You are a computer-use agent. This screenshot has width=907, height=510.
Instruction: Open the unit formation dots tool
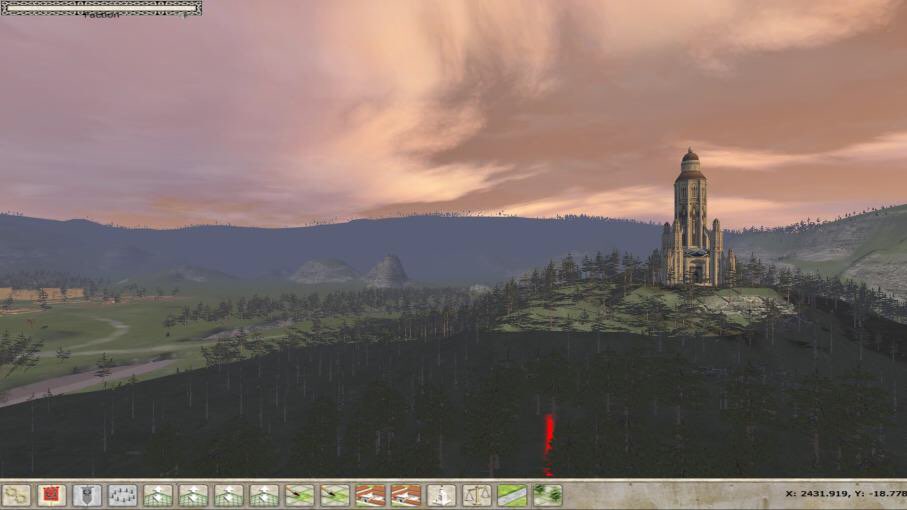pos(122,495)
